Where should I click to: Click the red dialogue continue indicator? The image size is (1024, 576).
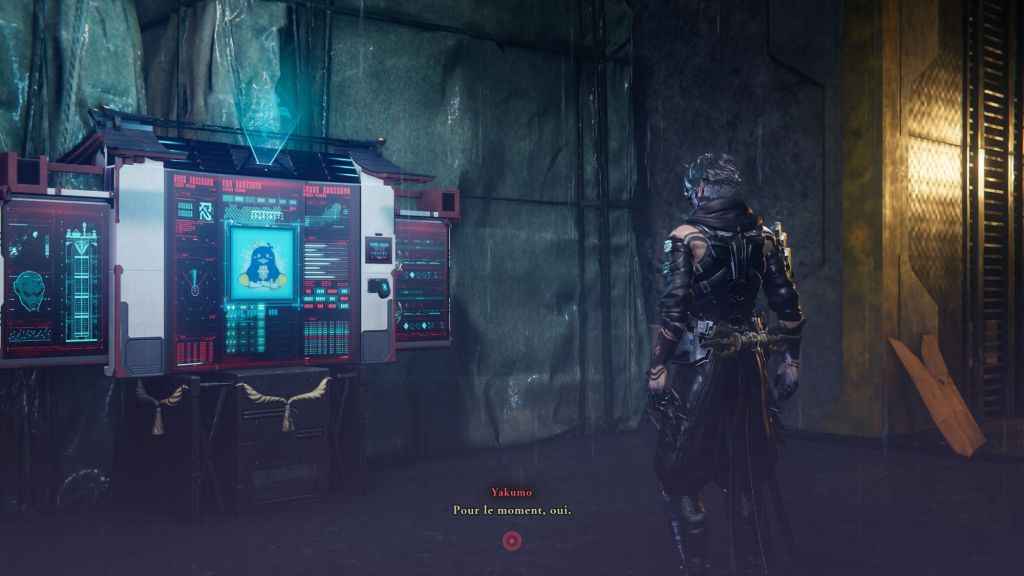coord(511,541)
